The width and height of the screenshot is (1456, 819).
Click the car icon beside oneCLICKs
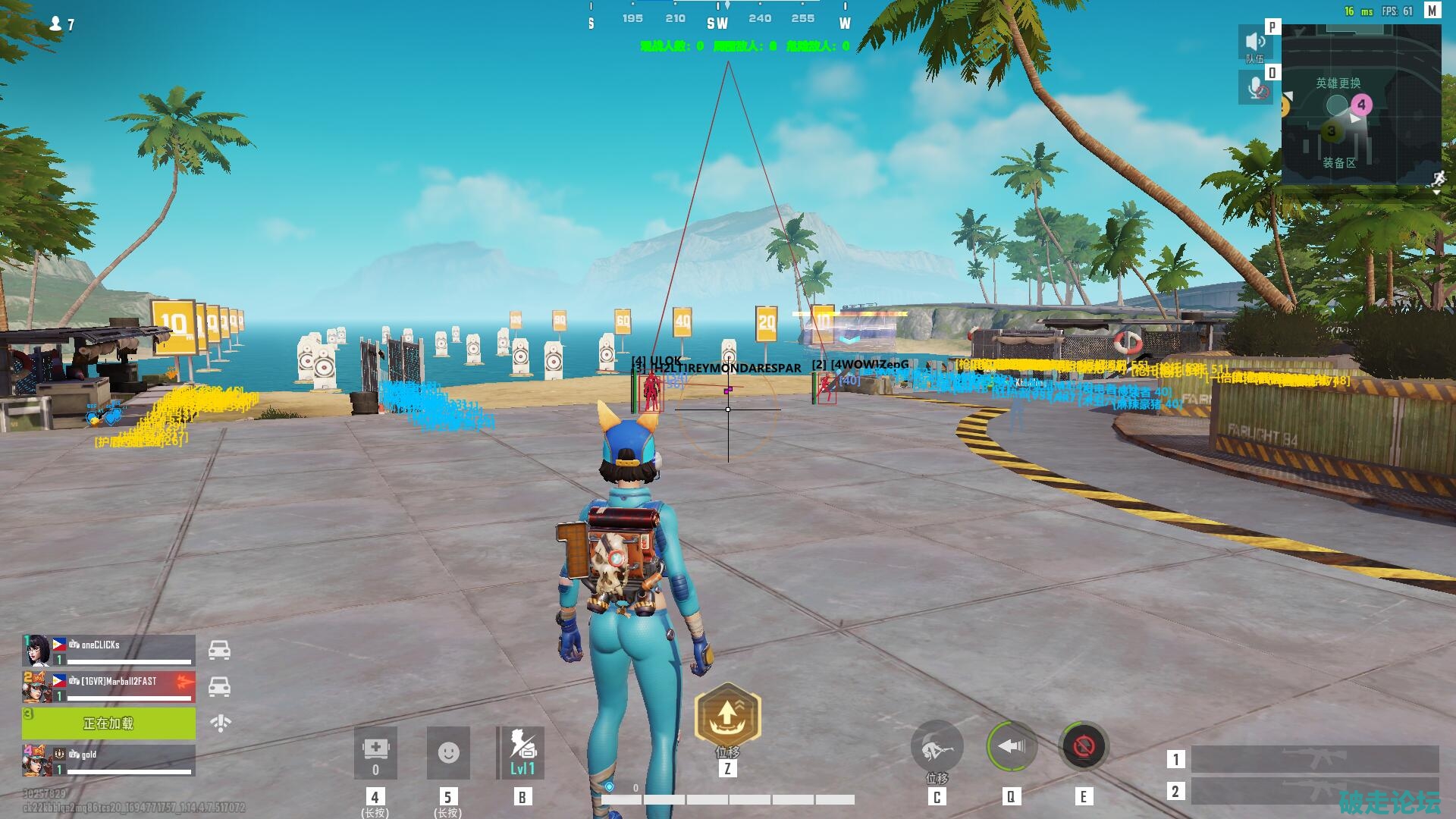coord(219,651)
